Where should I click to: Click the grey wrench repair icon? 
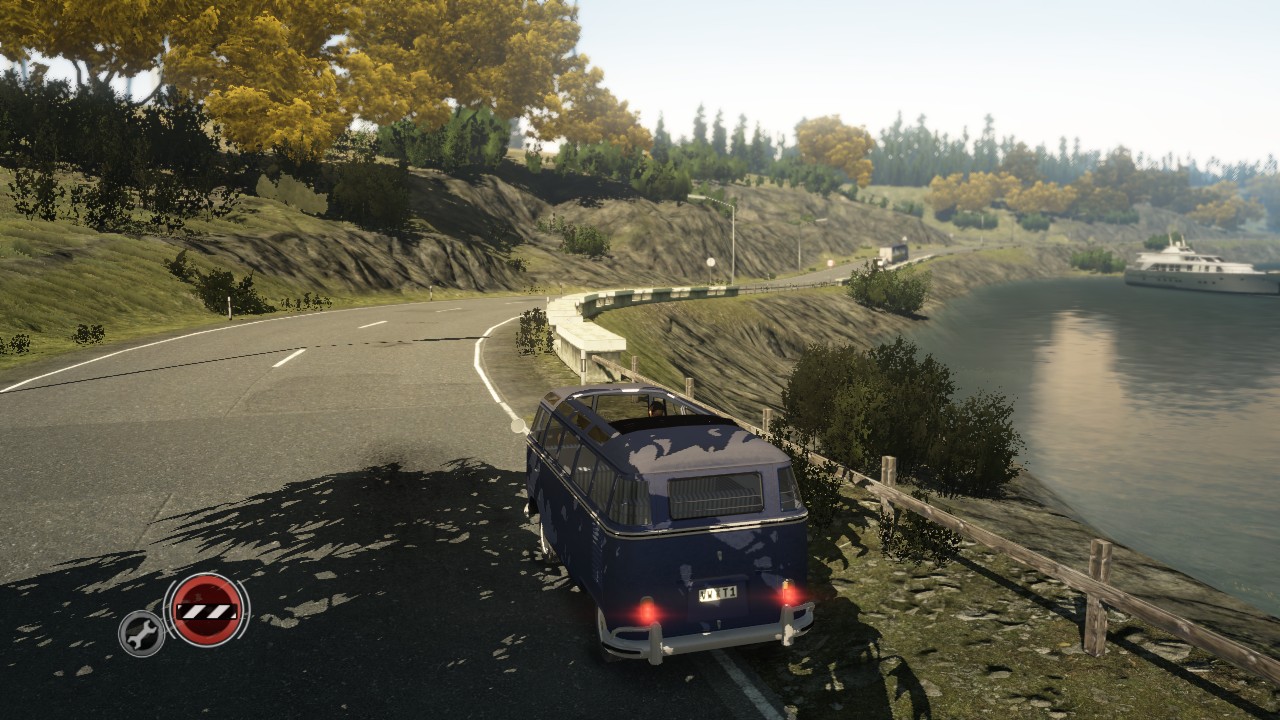142,633
